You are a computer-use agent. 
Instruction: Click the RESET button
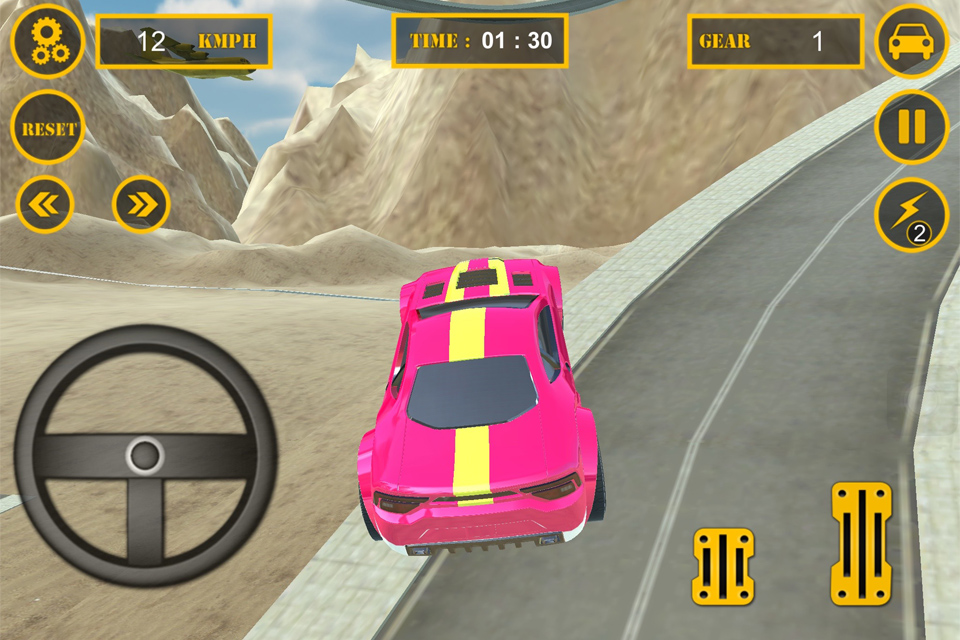[48, 128]
